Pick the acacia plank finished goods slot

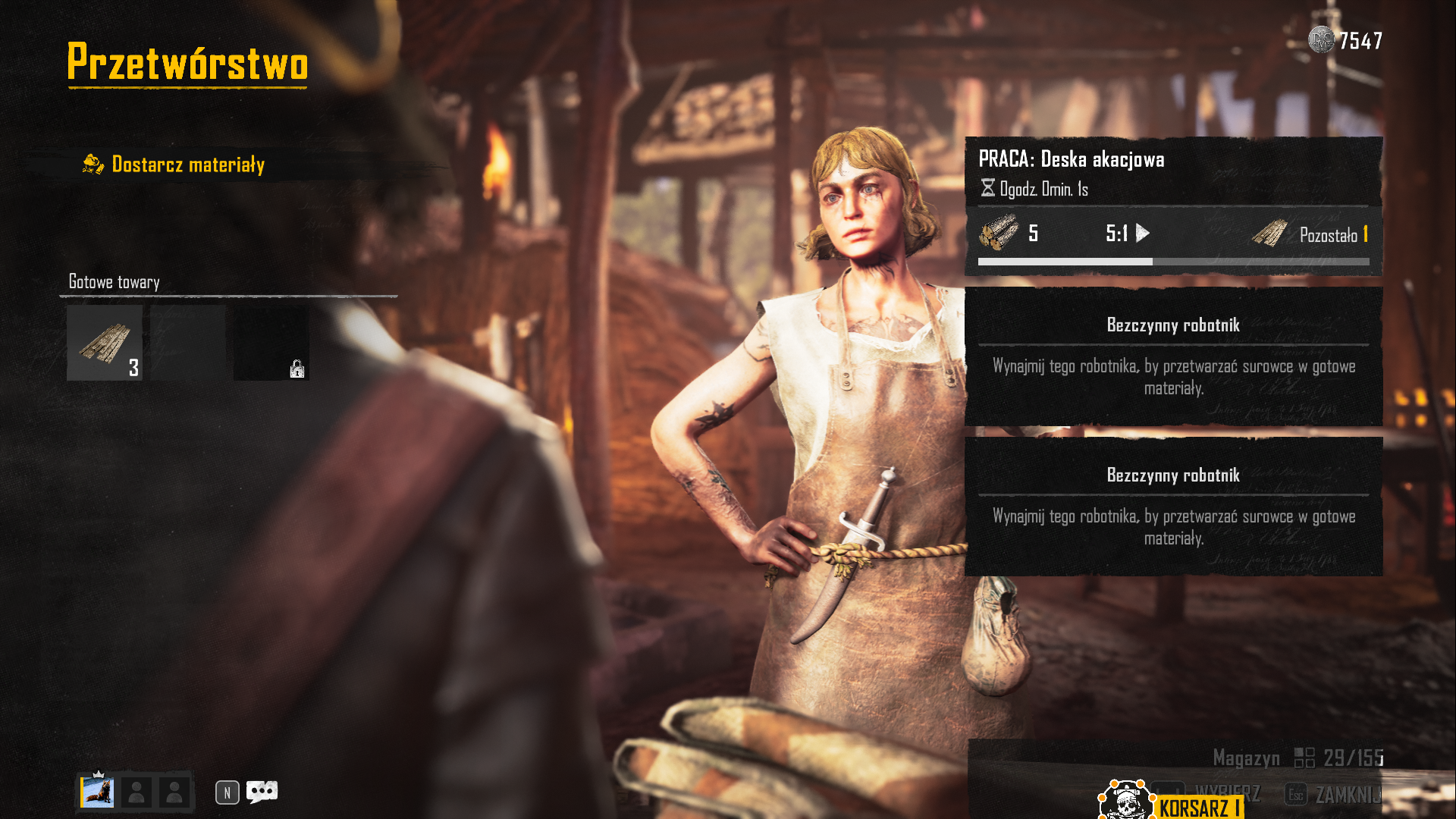coord(105,343)
